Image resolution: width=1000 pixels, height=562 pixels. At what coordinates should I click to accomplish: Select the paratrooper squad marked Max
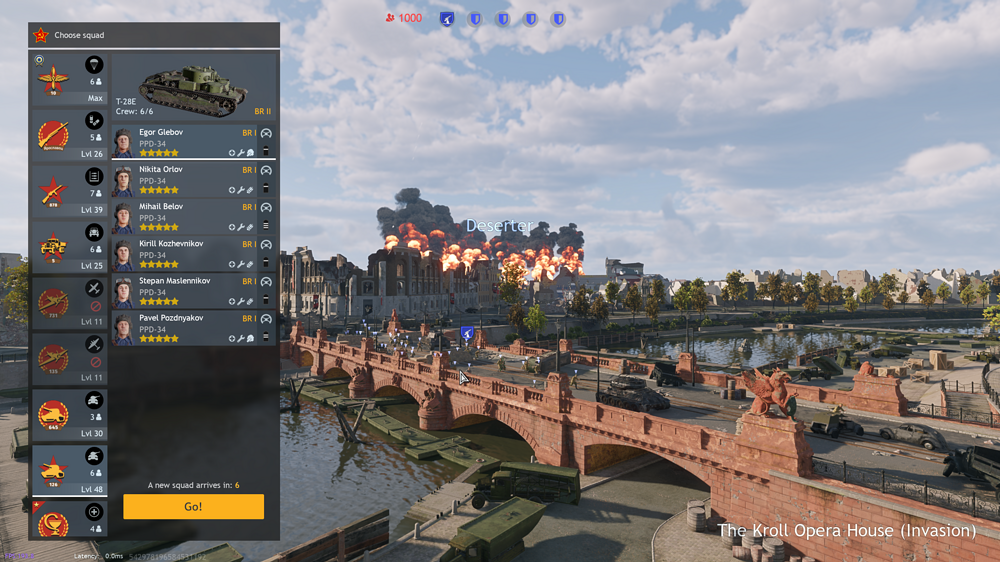[69, 79]
